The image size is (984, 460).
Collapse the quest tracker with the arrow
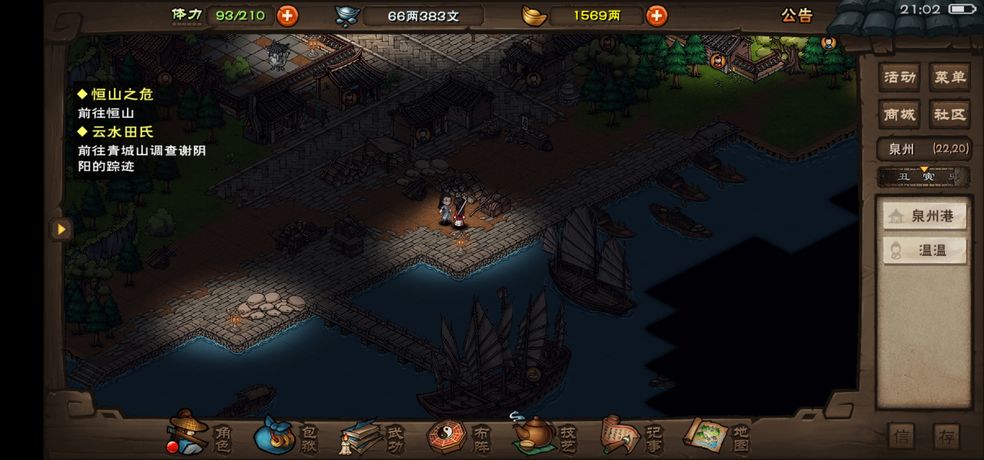pyautogui.click(x=61, y=229)
